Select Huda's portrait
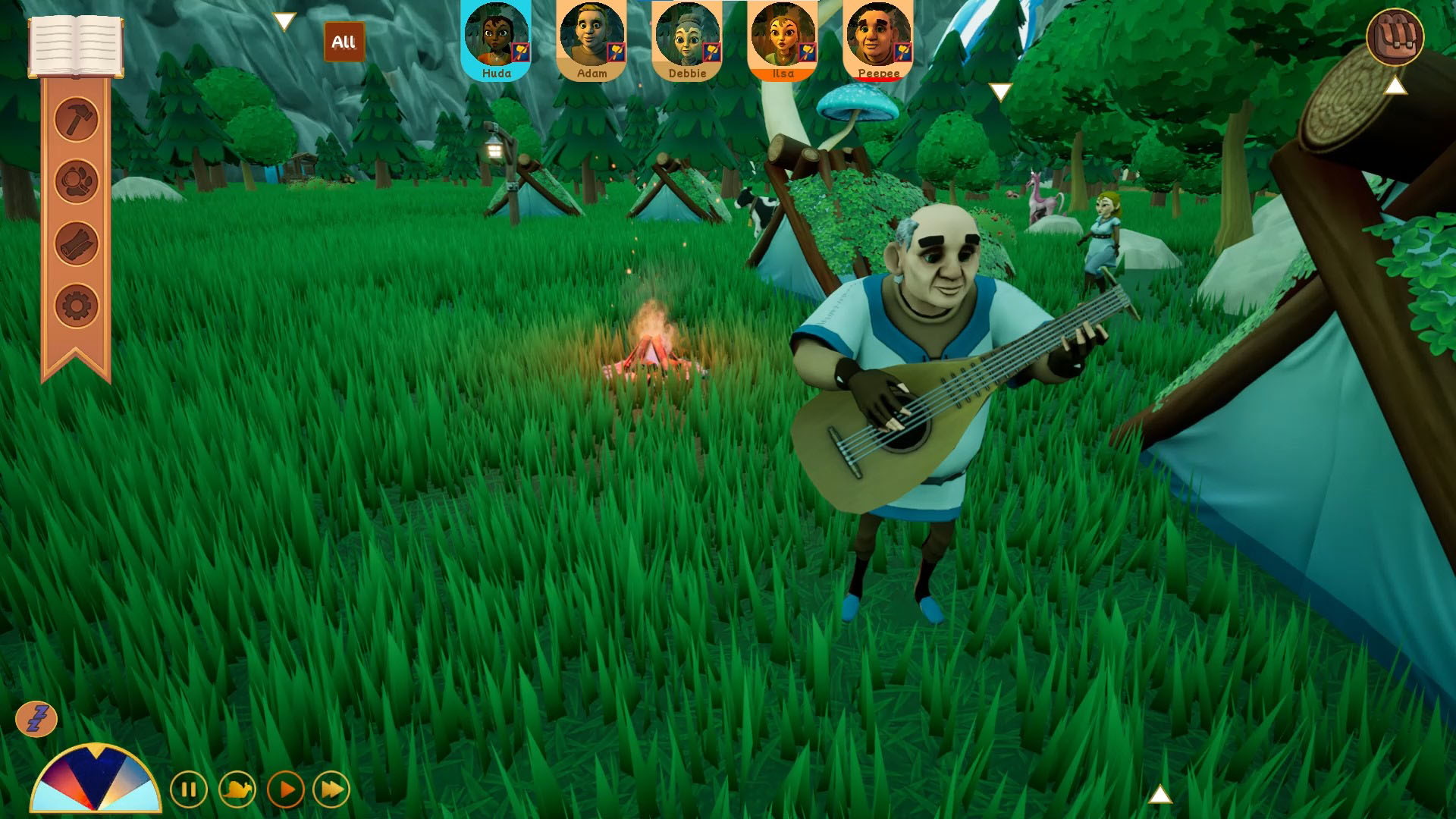 point(496,39)
